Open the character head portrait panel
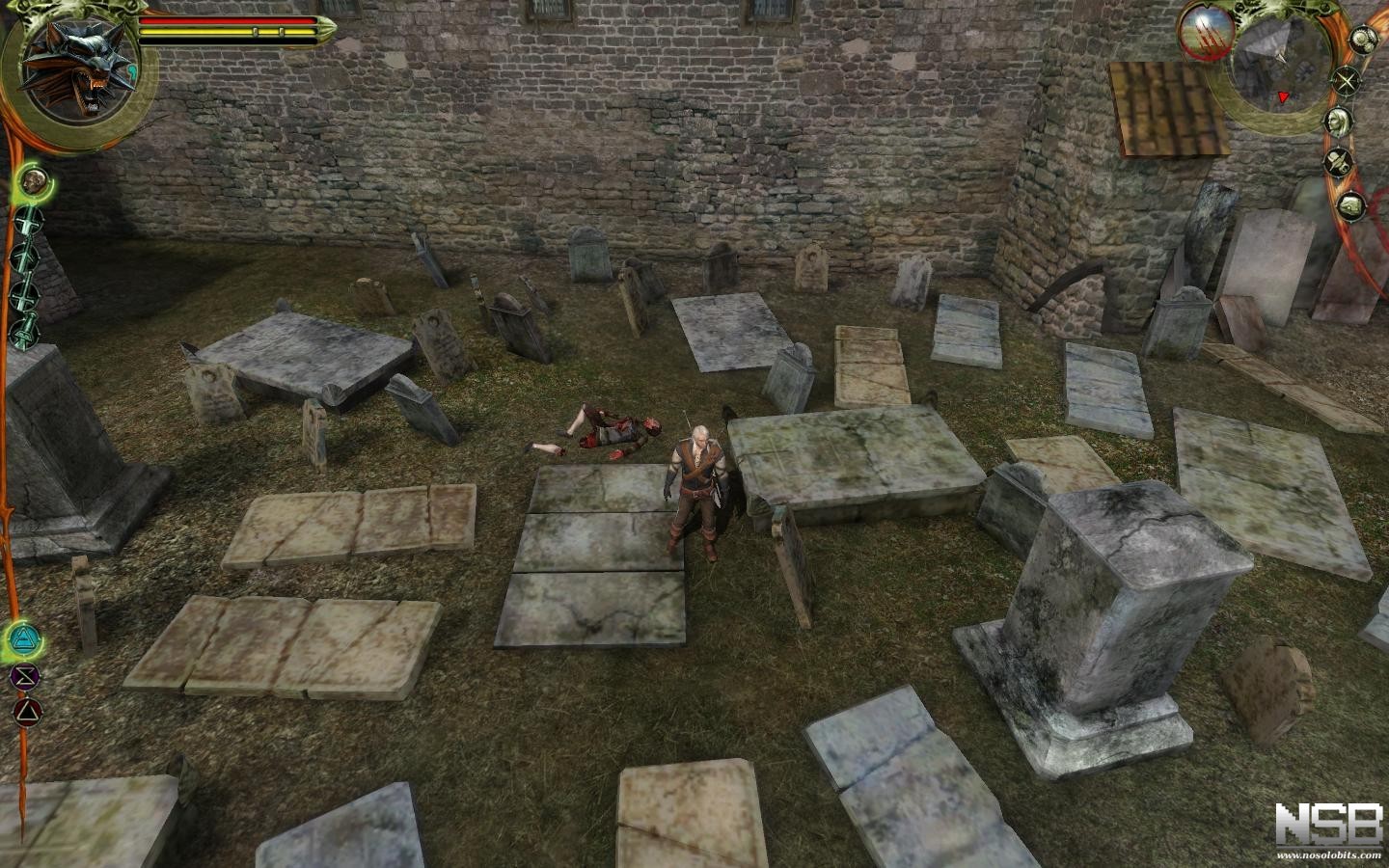This screenshot has width=1389, height=868. tap(1337, 122)
